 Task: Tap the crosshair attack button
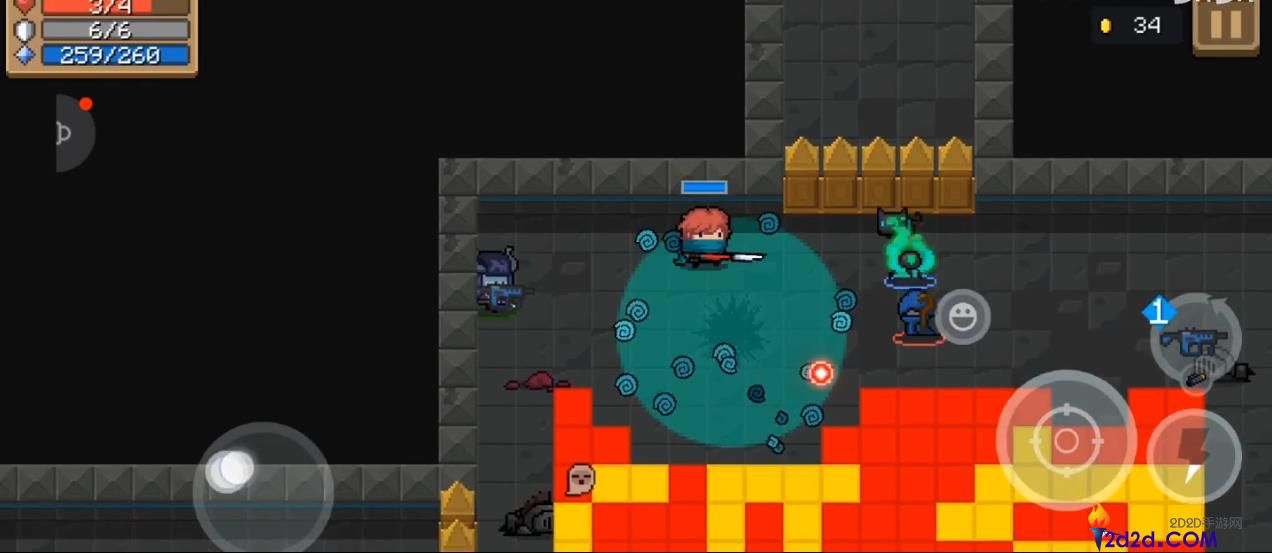pos(1066,440)
